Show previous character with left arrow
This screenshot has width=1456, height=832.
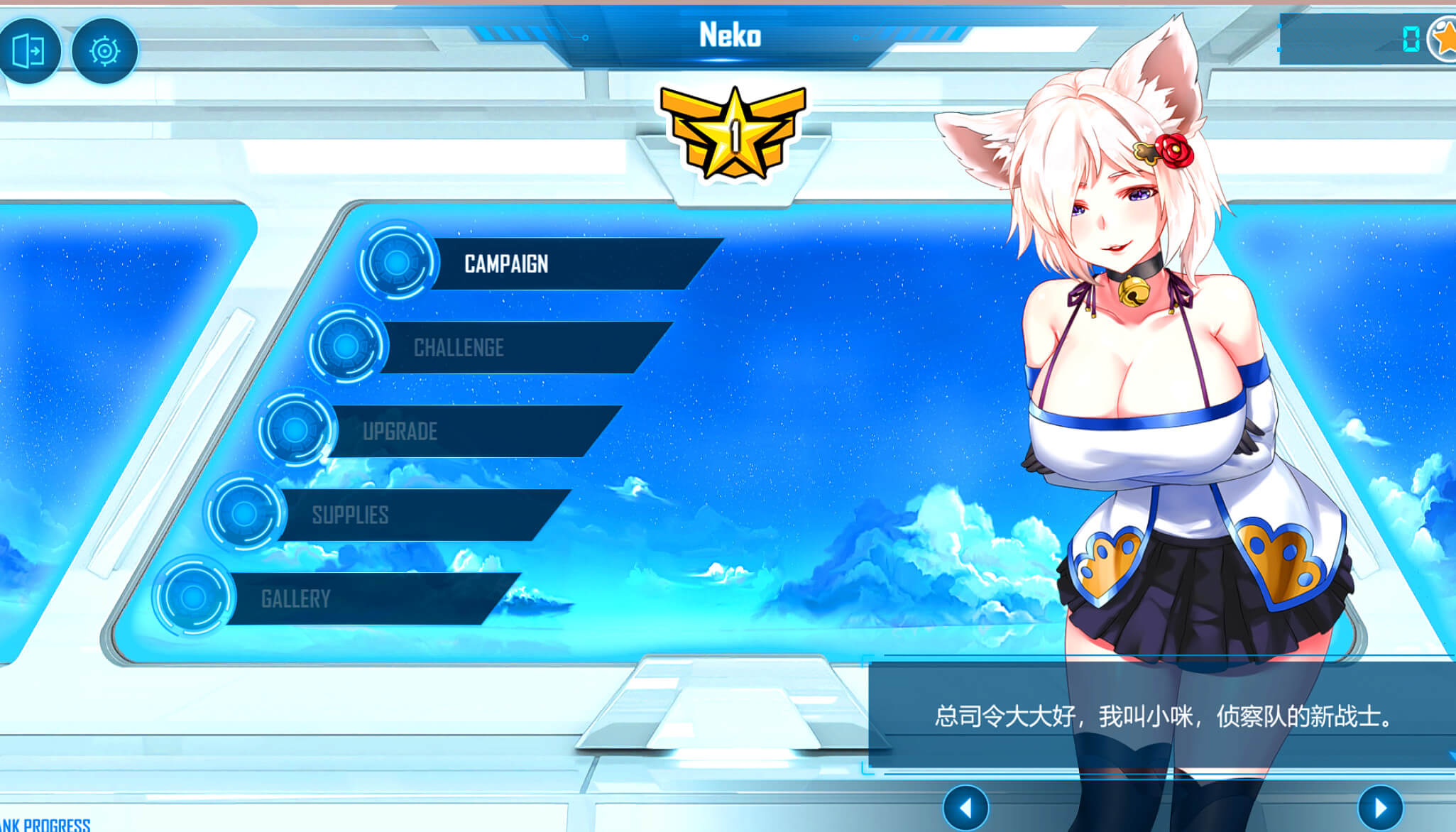965,808
